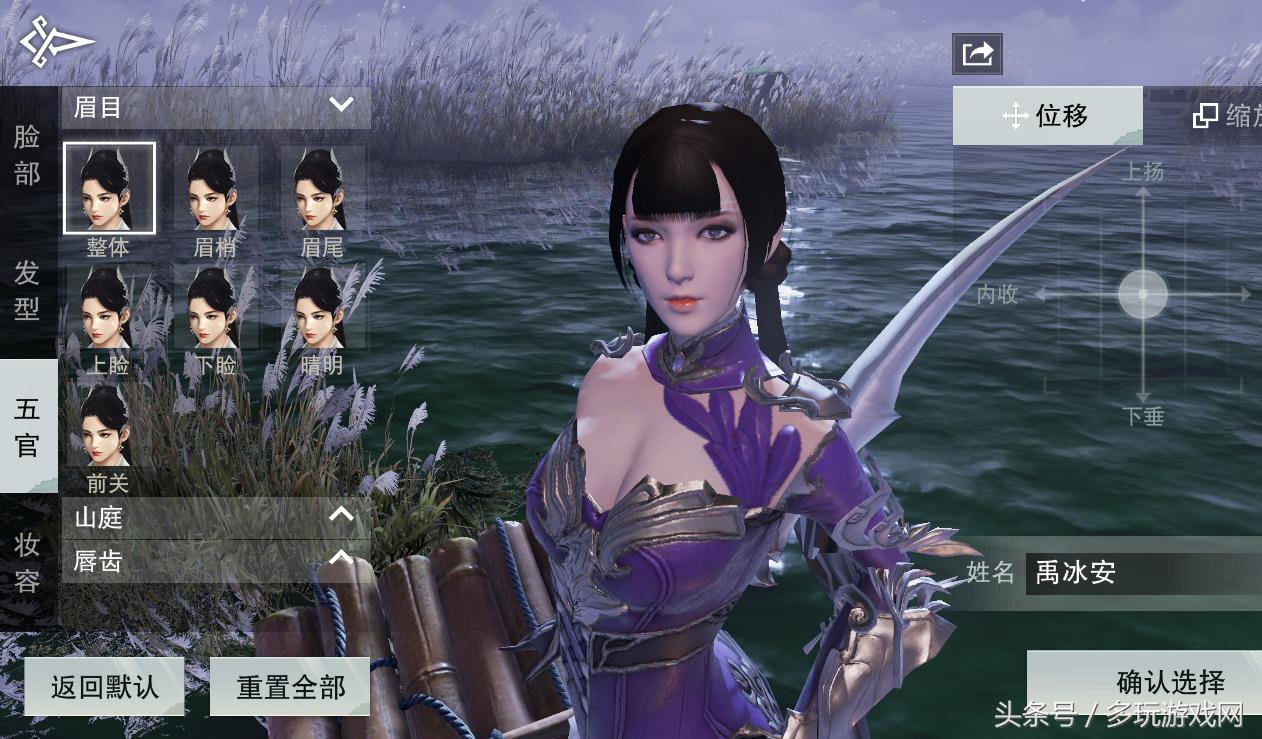Expand the 山庭 section

tap(215, 517)
